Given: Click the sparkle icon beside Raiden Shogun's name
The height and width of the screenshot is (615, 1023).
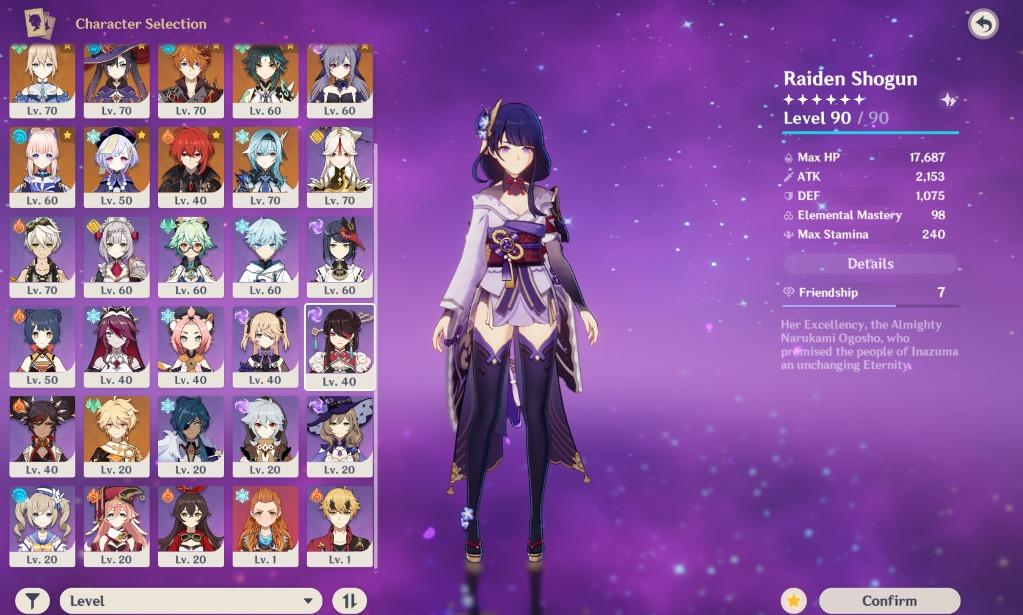Looking at the screenshot, I should pos(948,100).
